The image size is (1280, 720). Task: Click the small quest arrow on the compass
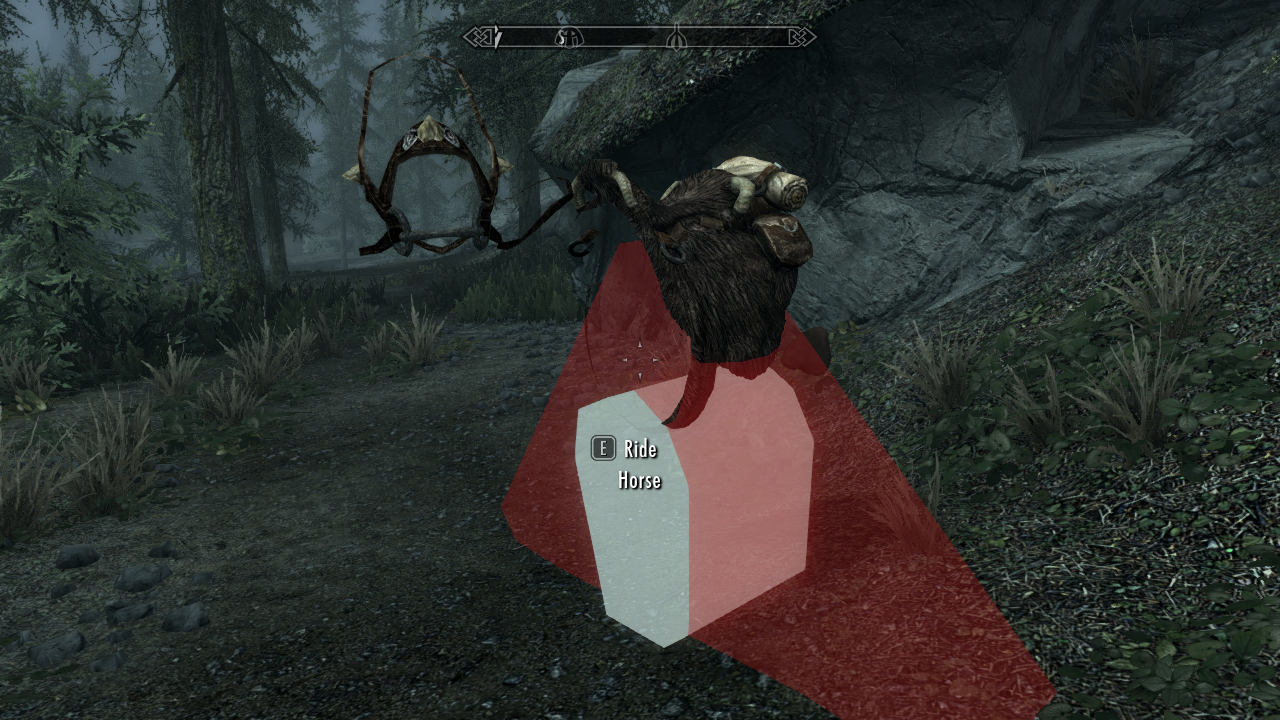(497, 38)
